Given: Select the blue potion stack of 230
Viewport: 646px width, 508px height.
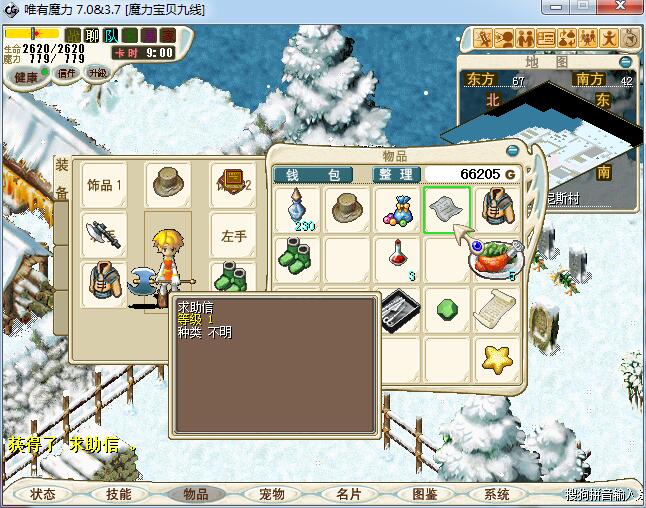Looking at the screenshot, I should [299, 211].
